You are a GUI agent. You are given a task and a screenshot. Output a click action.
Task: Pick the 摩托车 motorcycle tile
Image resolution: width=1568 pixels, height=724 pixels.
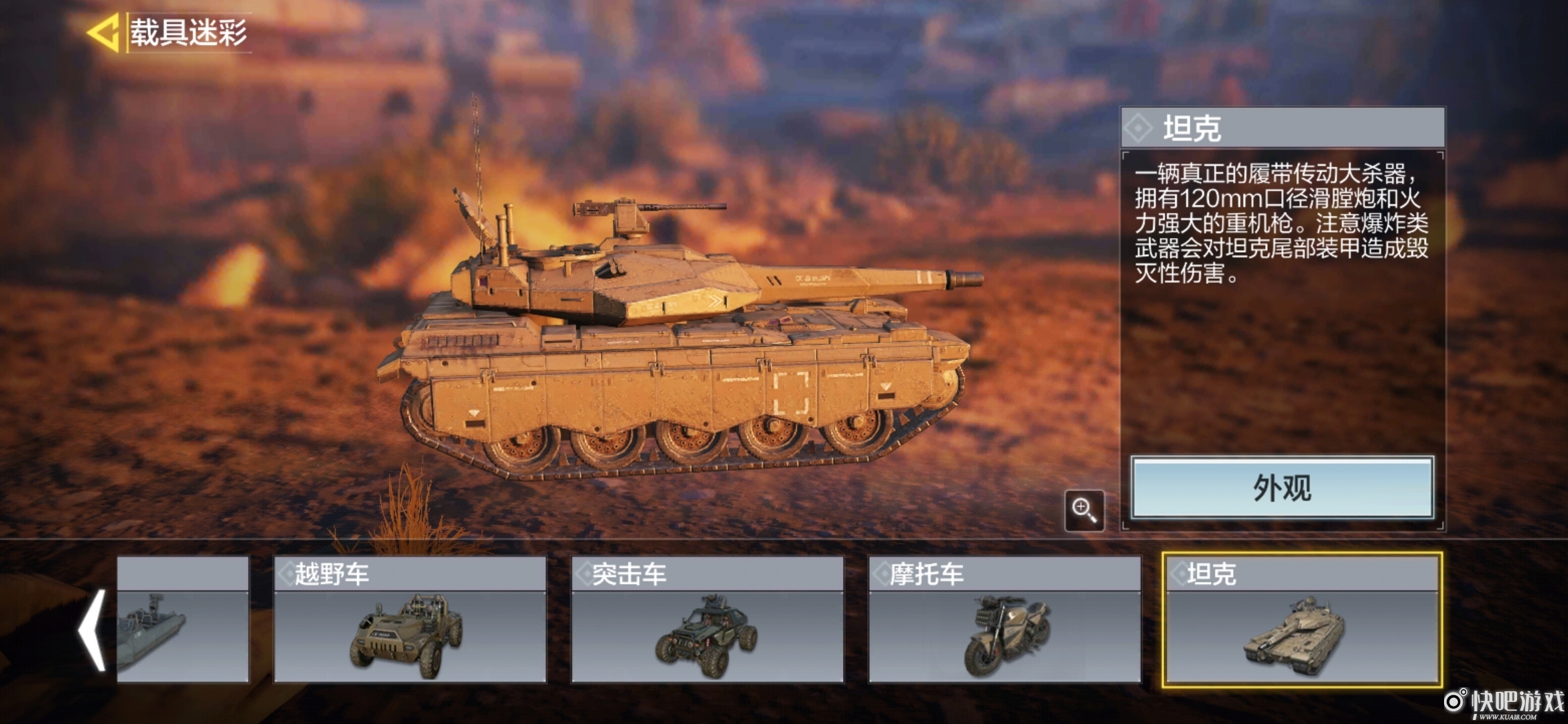click(x=1004, y=619)
